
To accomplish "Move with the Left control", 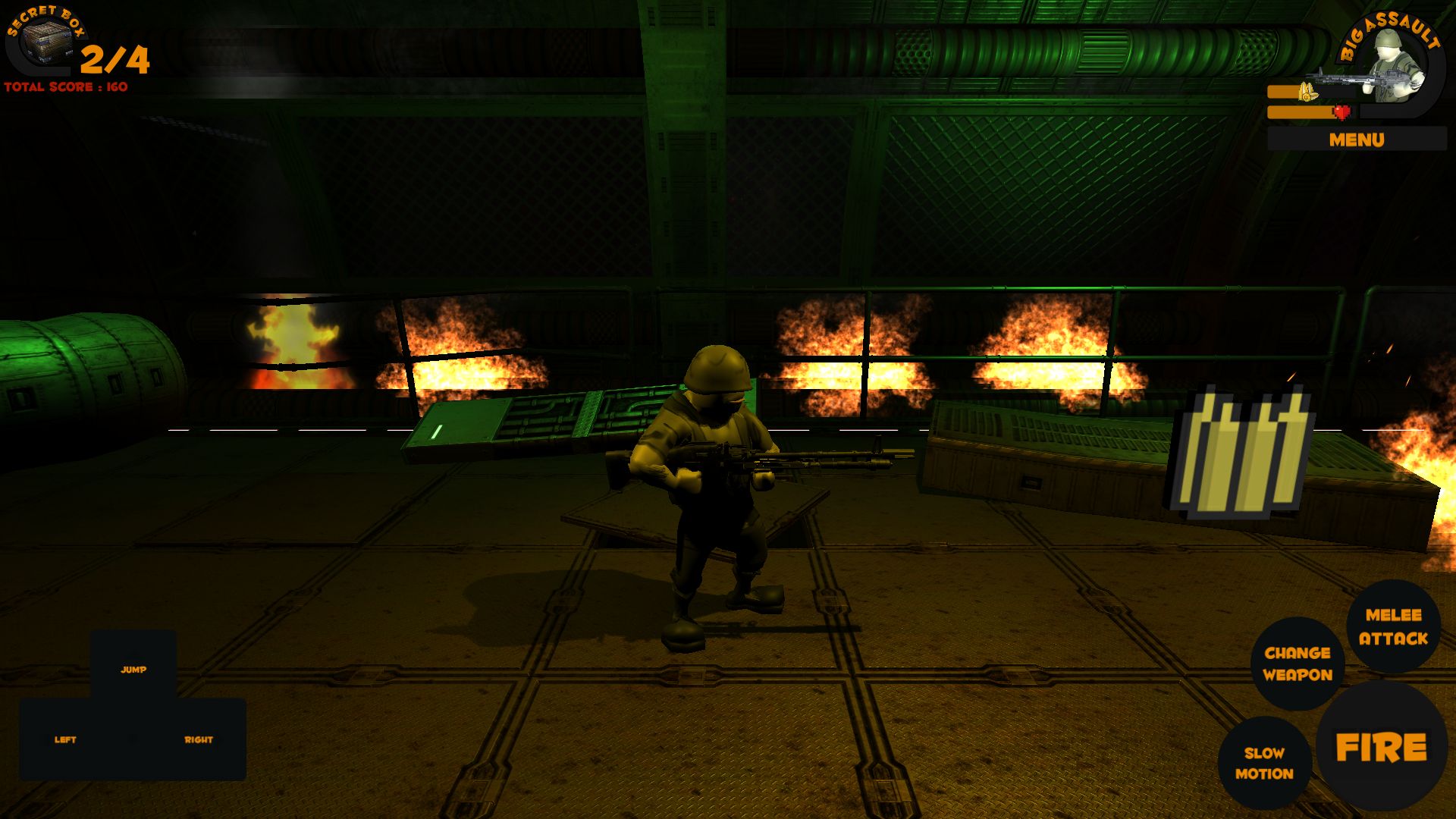I will (x=65, y=739).
